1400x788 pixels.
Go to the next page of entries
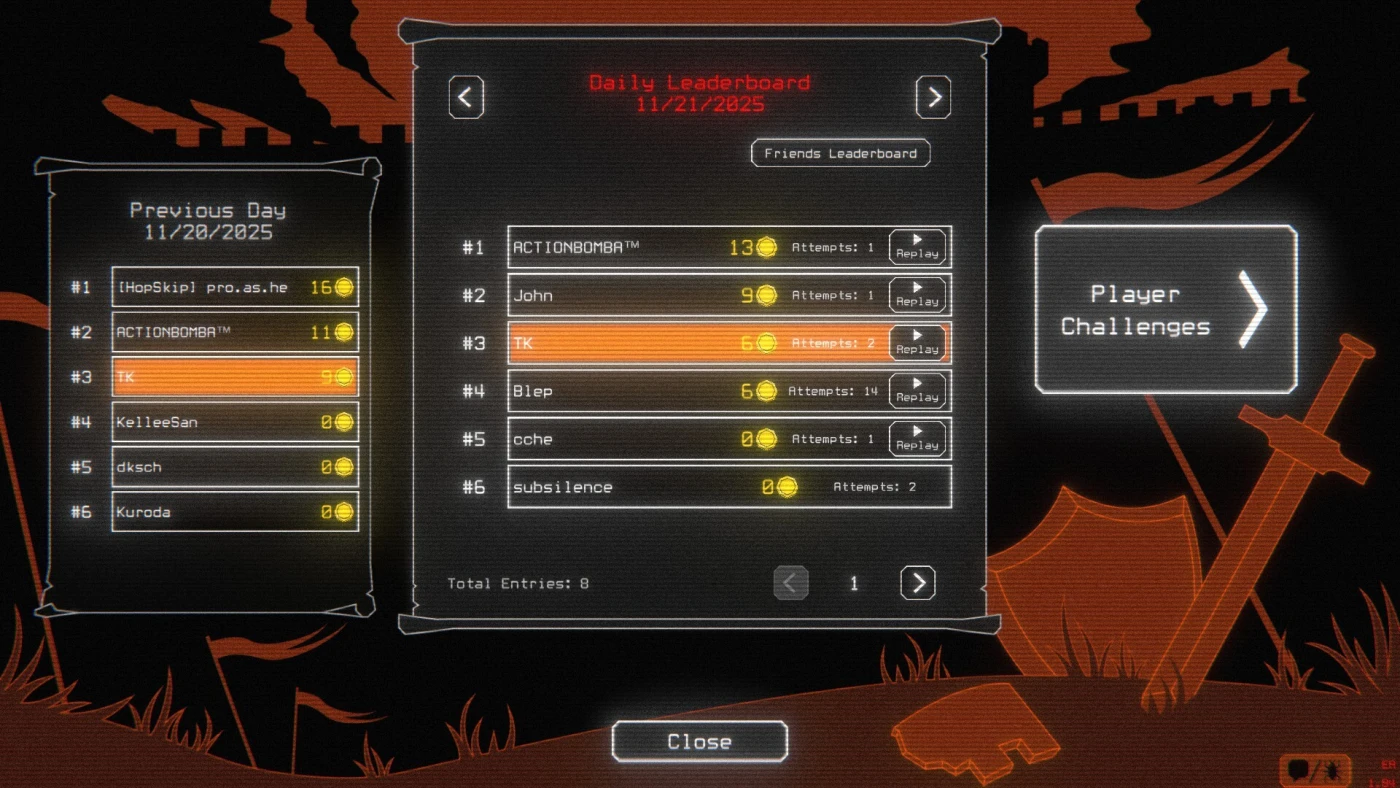[917, 582]
